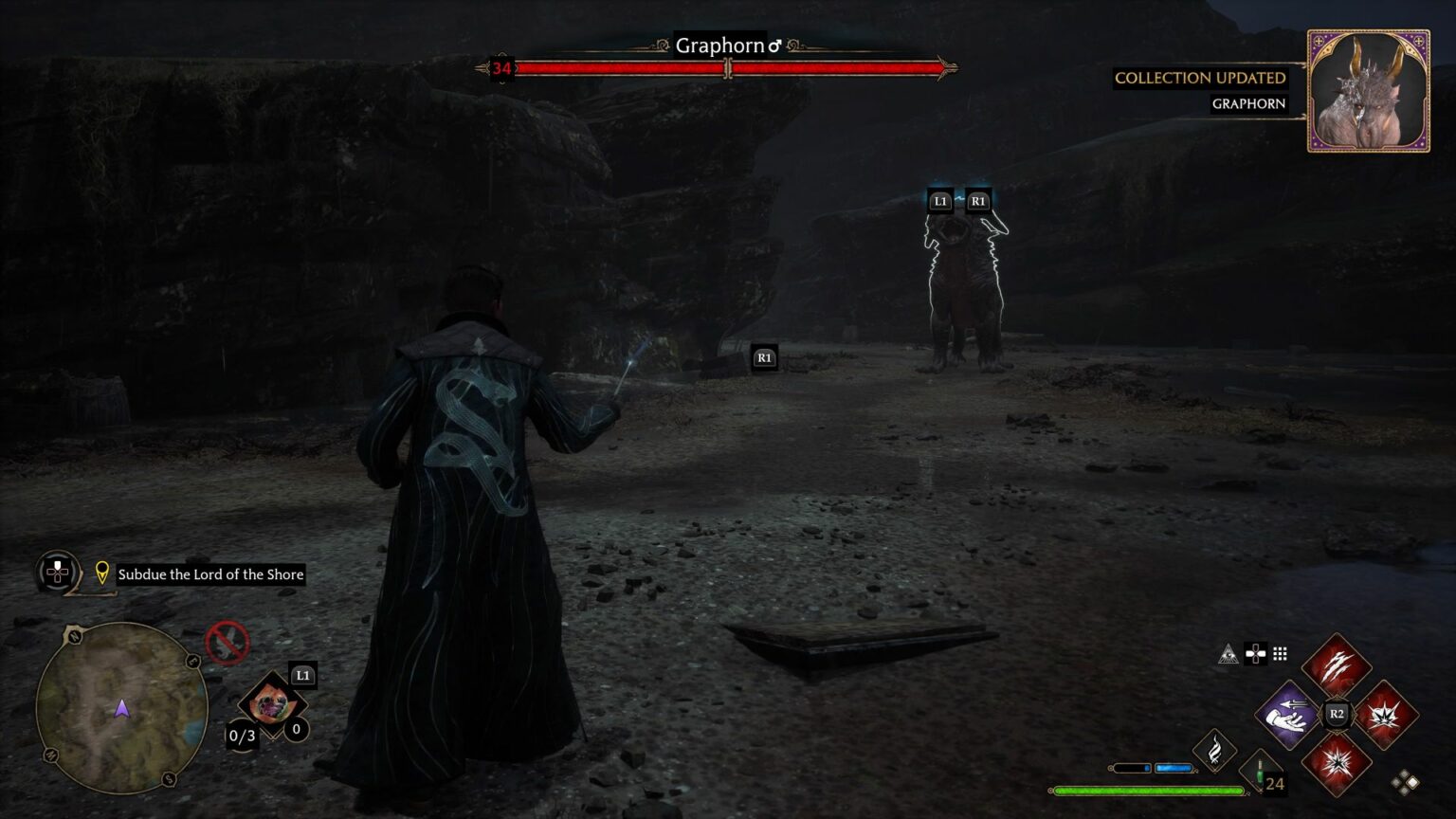Cast the red claw slash spell

pos(1336,665)
